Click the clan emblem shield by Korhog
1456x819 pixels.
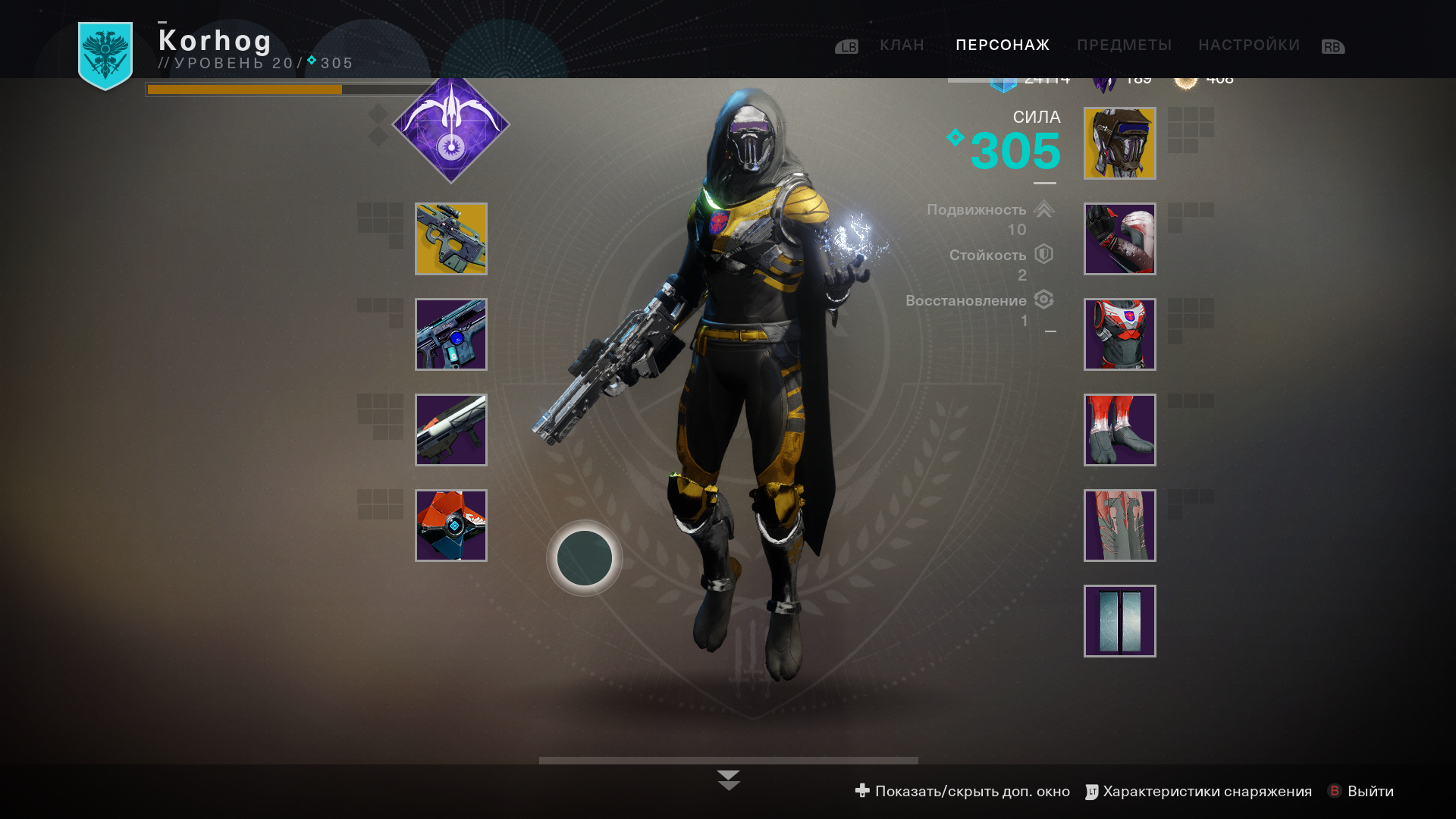(x=105, y=55)
